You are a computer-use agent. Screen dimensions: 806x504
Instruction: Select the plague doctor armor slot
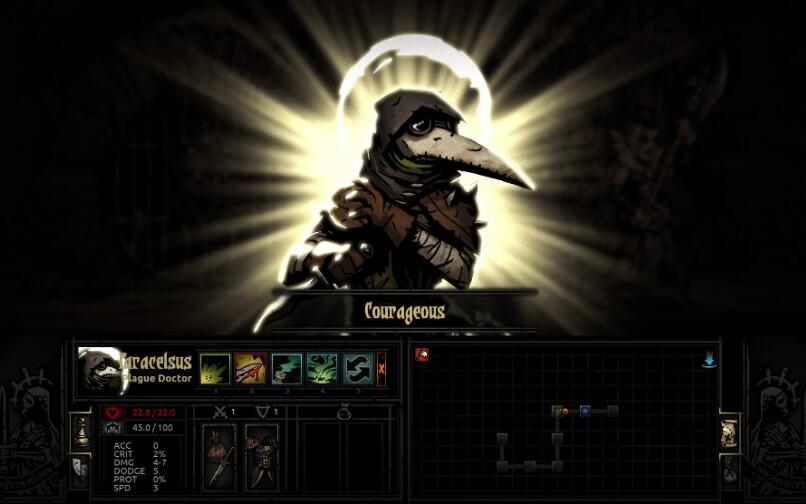pyautogui.click(x=262, y=455)
